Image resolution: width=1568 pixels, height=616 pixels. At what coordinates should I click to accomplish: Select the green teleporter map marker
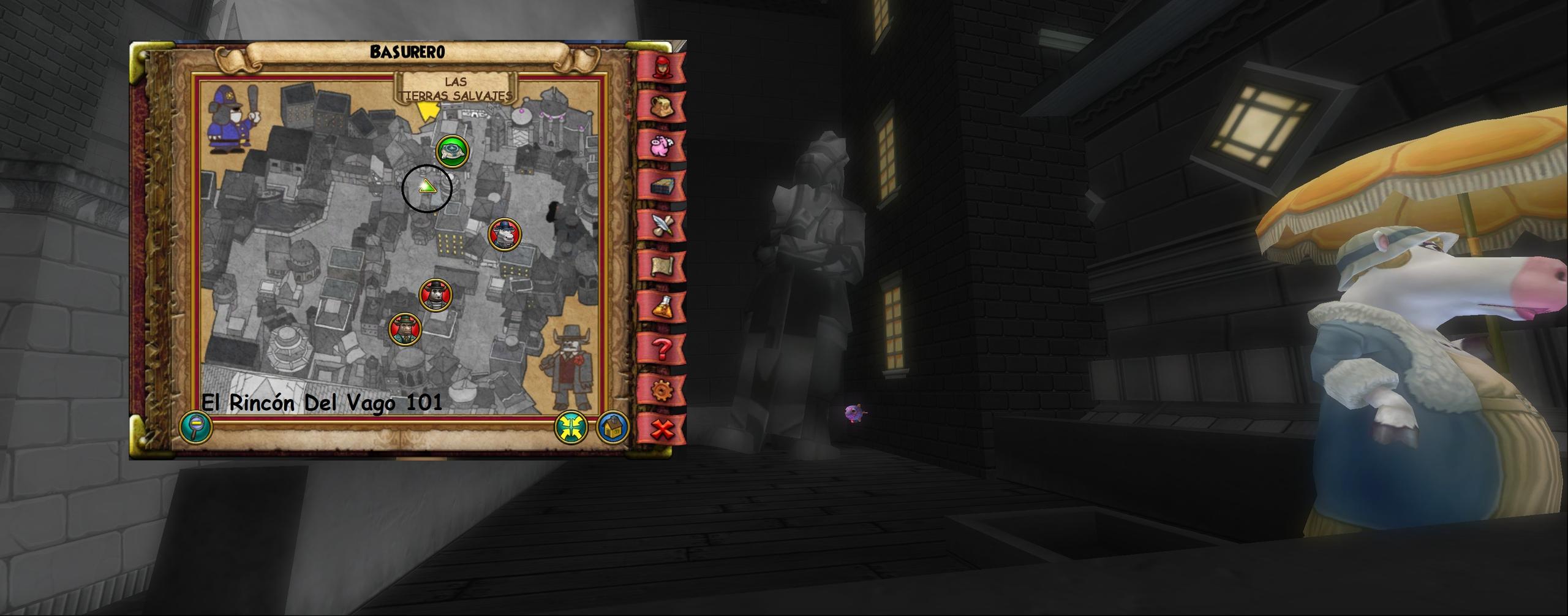tap(453, 150)
